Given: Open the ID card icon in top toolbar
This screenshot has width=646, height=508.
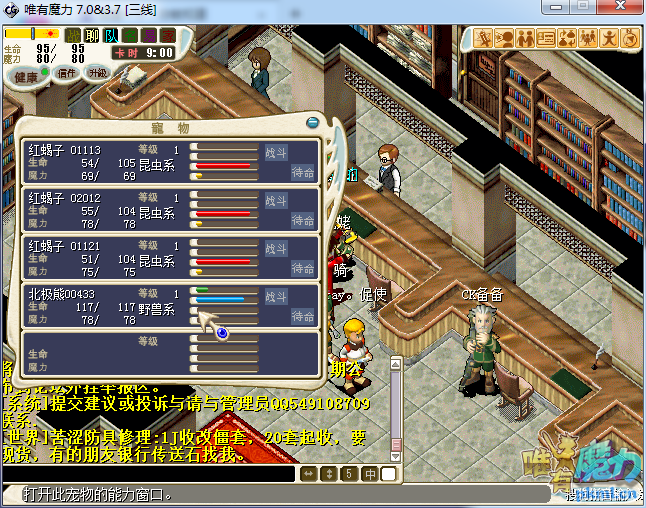Looking at the screenshot, I should coord(546,38).
